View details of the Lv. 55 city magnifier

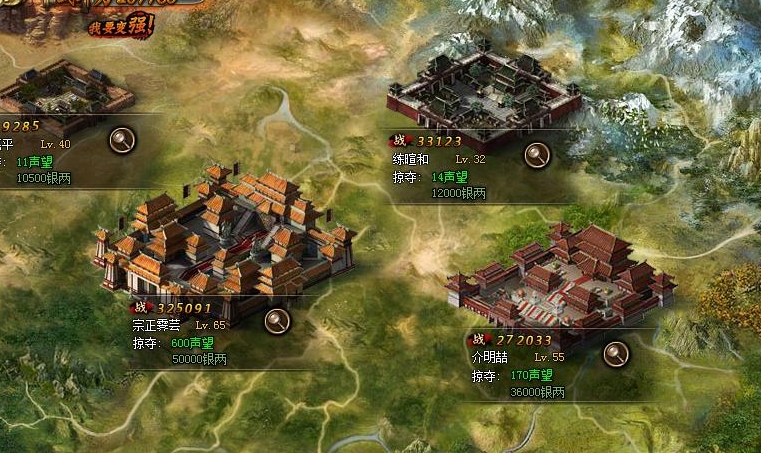[x=616, y=352]
